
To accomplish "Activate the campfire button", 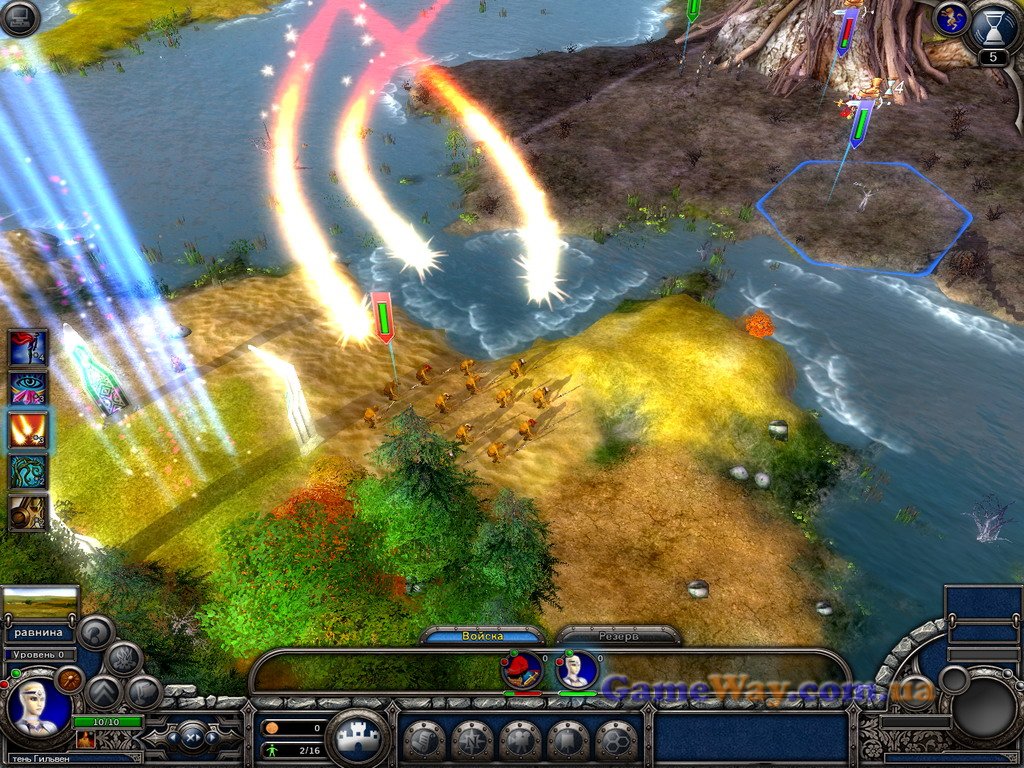I will pyautogui.click(x=124, y=658).
